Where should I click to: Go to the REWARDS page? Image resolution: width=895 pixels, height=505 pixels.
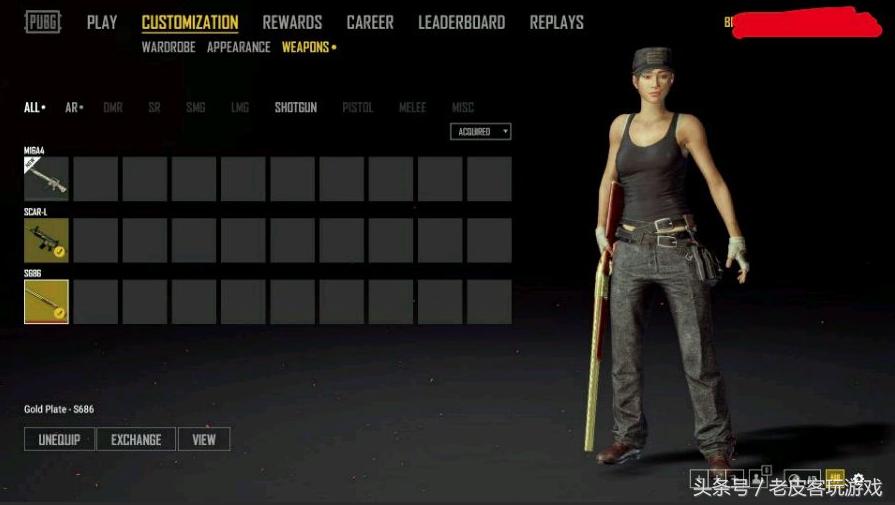coord(292,22)
